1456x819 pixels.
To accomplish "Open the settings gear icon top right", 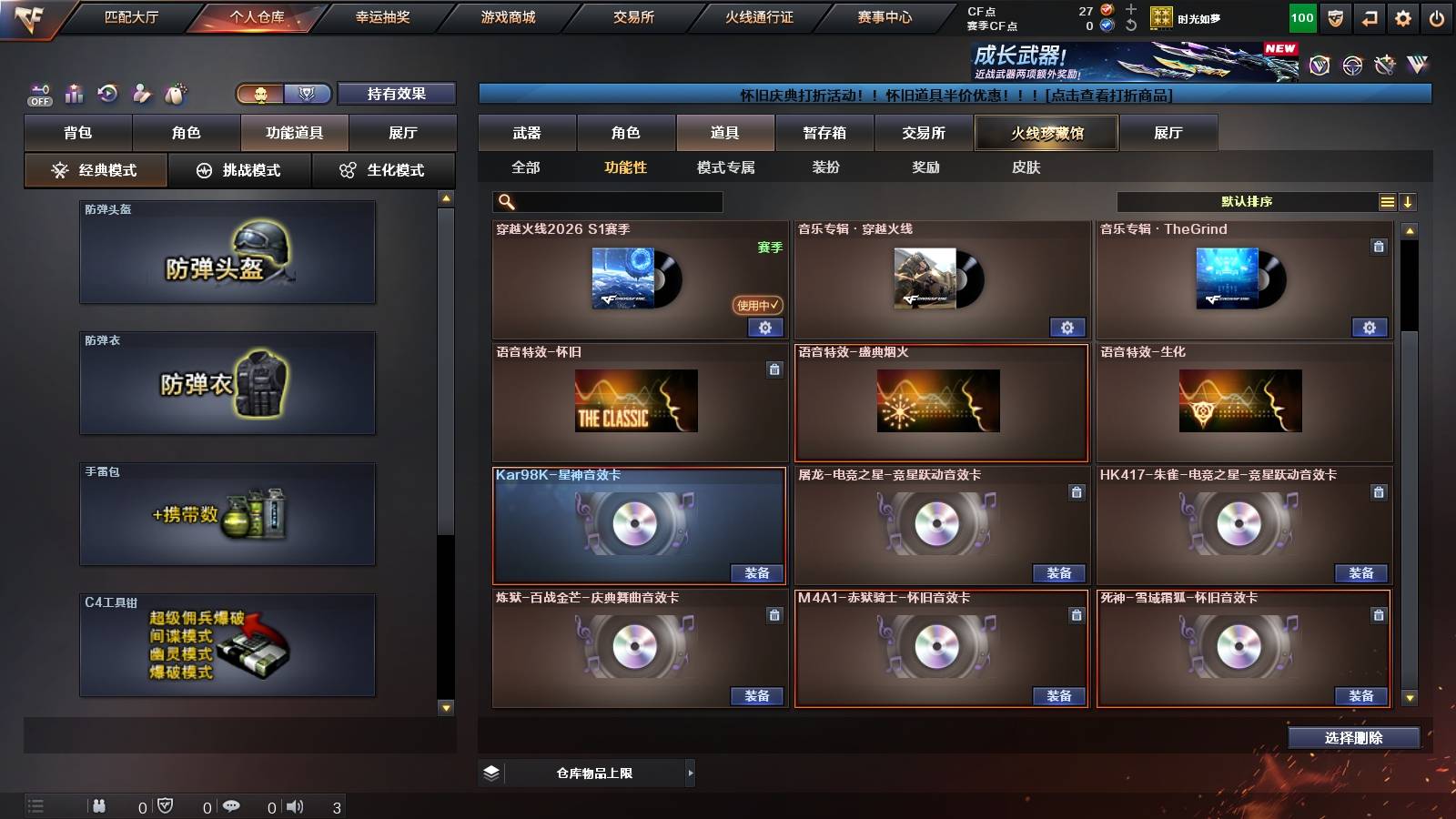I will point(1401,16).
